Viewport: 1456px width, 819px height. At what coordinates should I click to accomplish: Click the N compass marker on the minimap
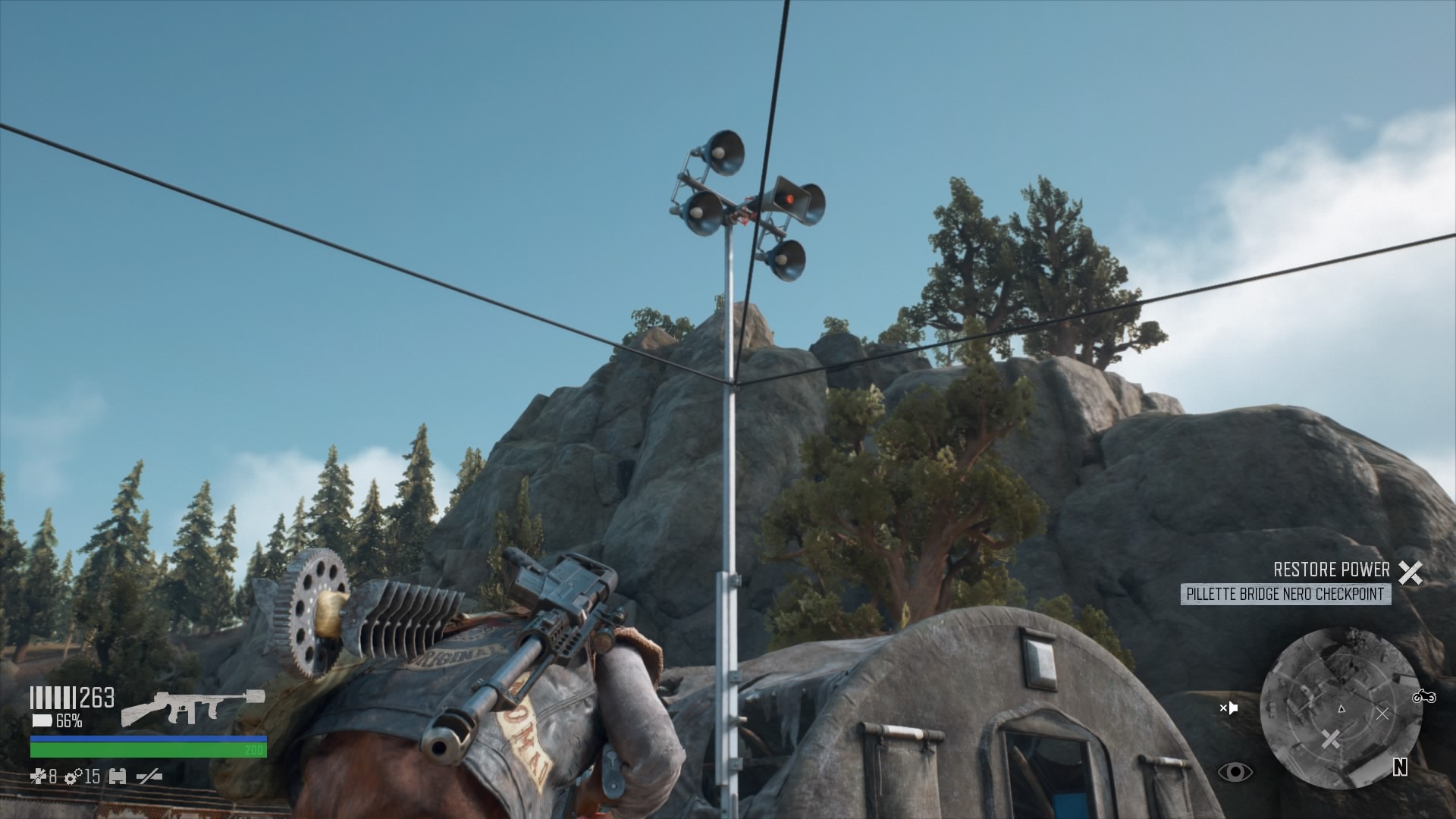tap(1401, 767)
